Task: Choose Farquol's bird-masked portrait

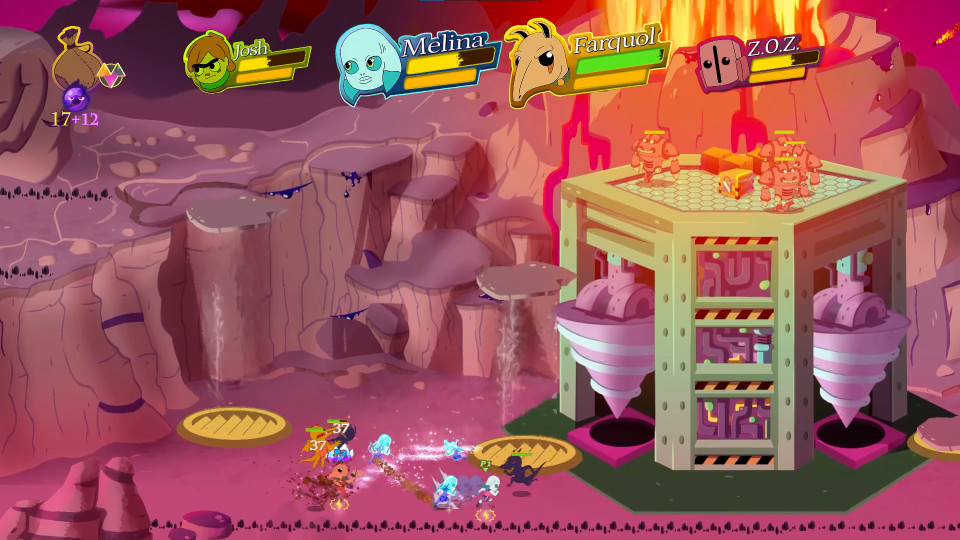Action: 535,64
